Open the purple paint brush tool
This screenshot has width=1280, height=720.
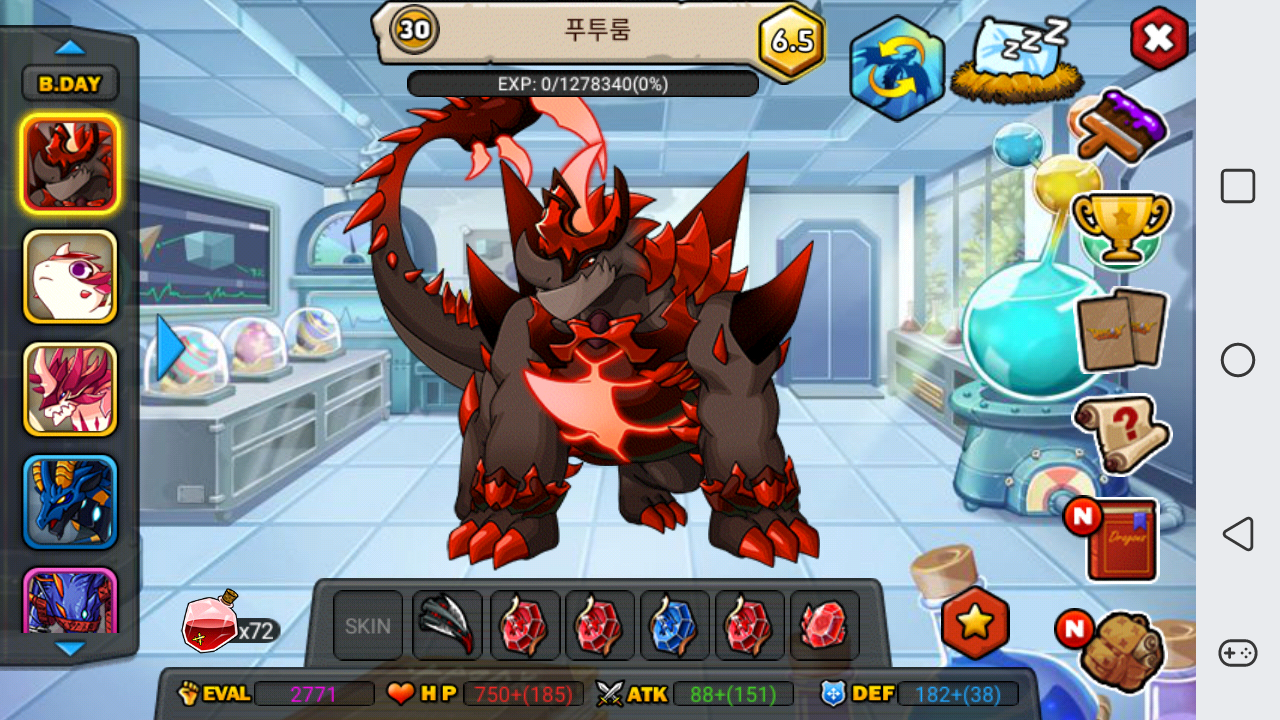pyautogui.click(x=1120, y=127)
